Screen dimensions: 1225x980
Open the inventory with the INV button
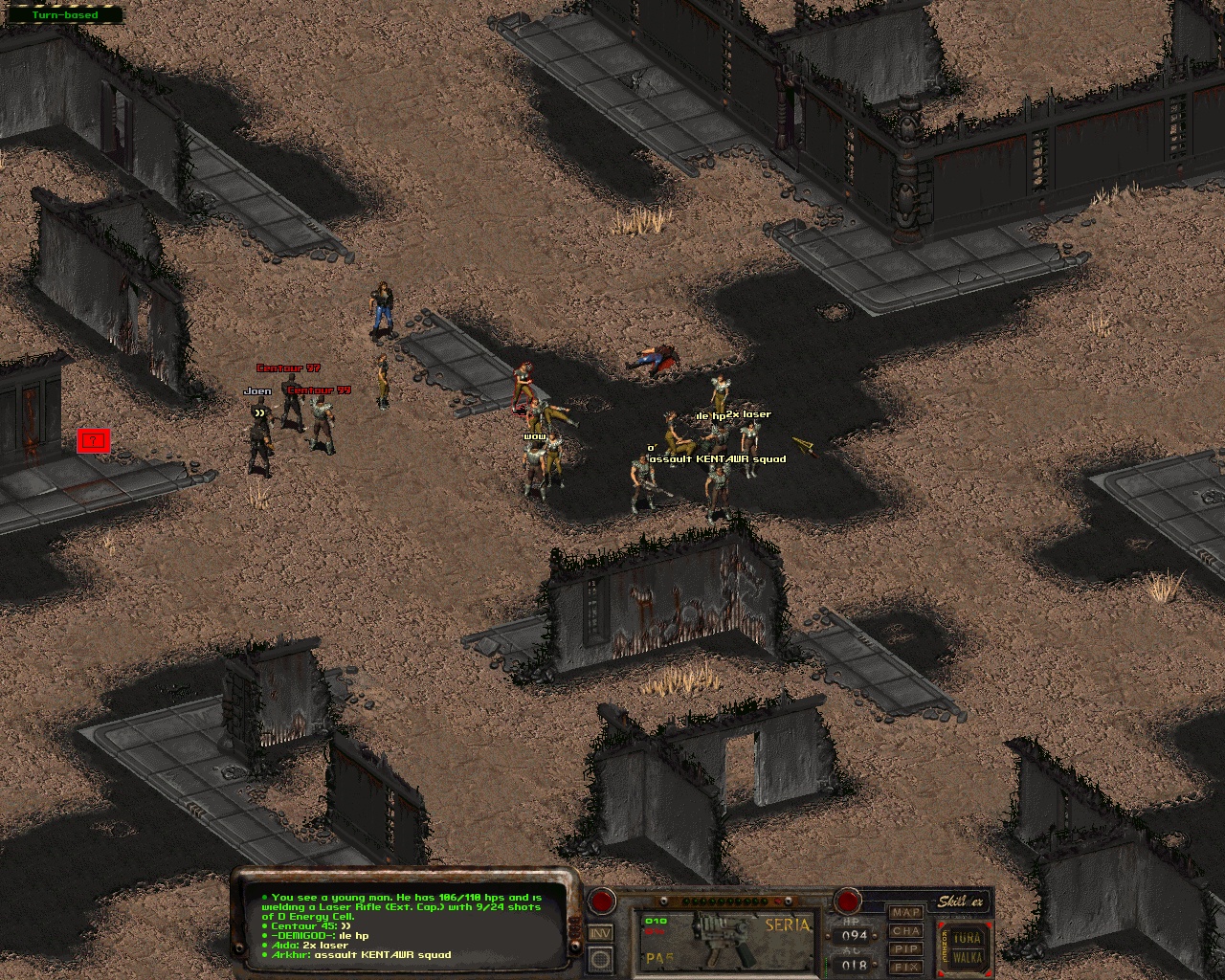pyautogui.click(x=600, y=933)
